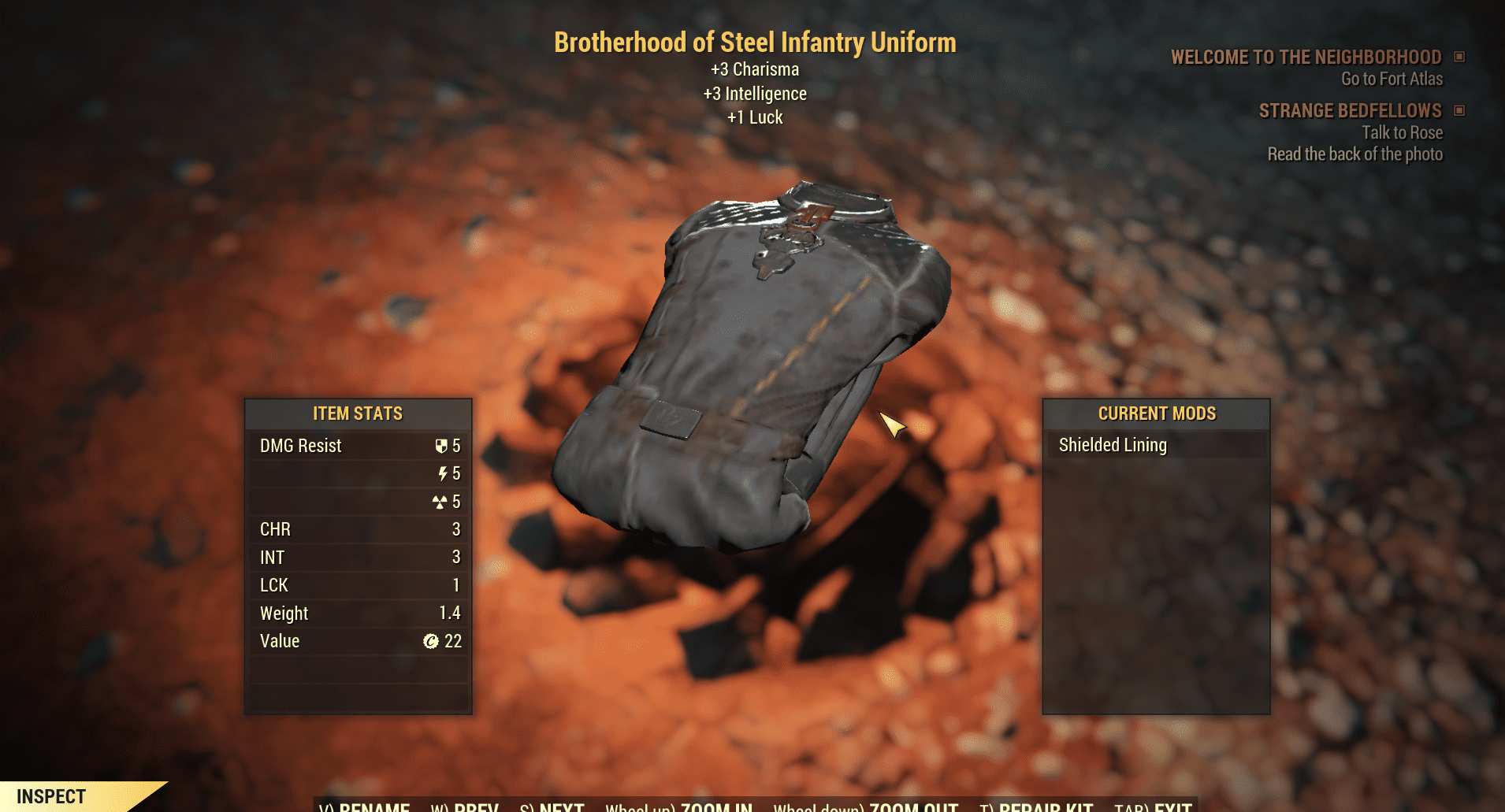
Task: Toggle tracking for Strange Bedfellows quest
Action: tap(1461, 110)
